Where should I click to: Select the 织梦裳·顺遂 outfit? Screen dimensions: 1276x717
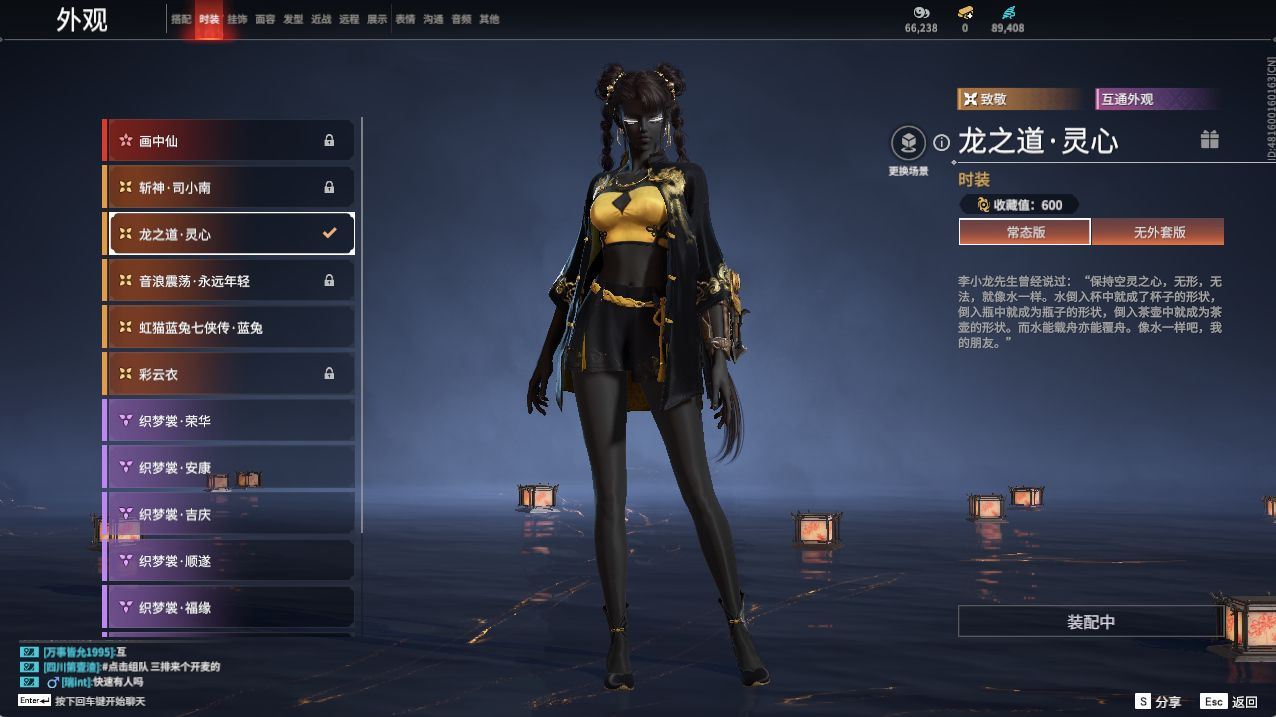pyautogui.click(x=229, y=561)
